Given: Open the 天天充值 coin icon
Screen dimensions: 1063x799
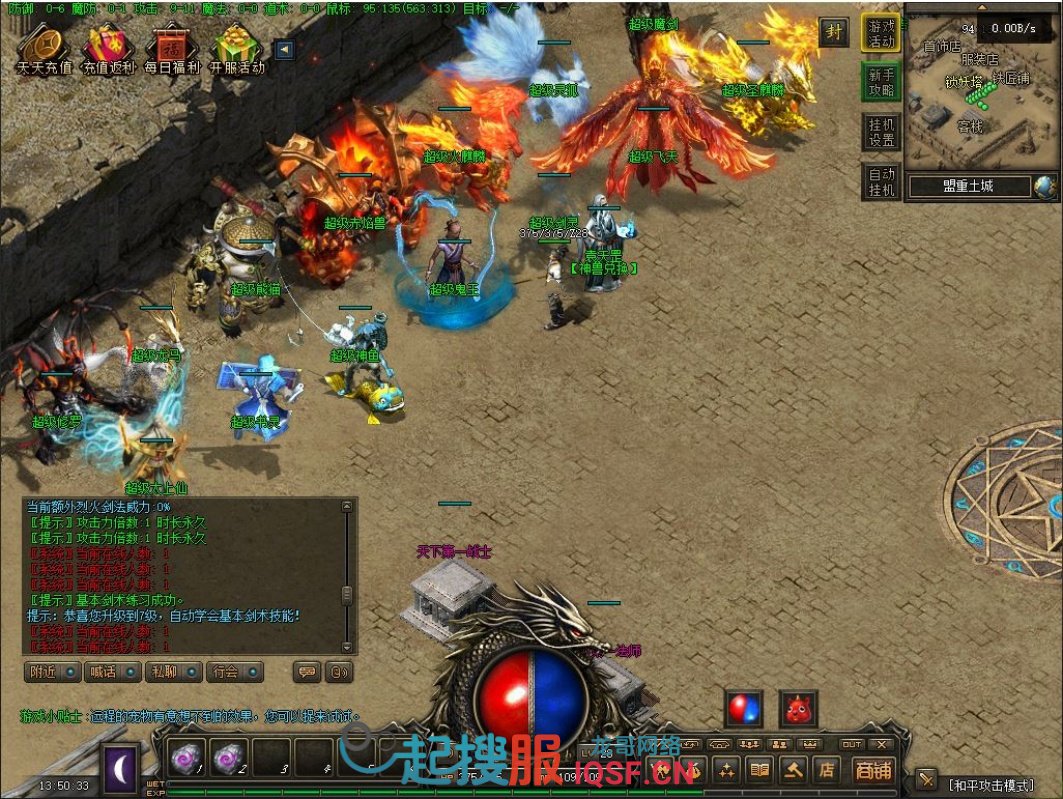Looking at the screenshot, I should 44,47.
